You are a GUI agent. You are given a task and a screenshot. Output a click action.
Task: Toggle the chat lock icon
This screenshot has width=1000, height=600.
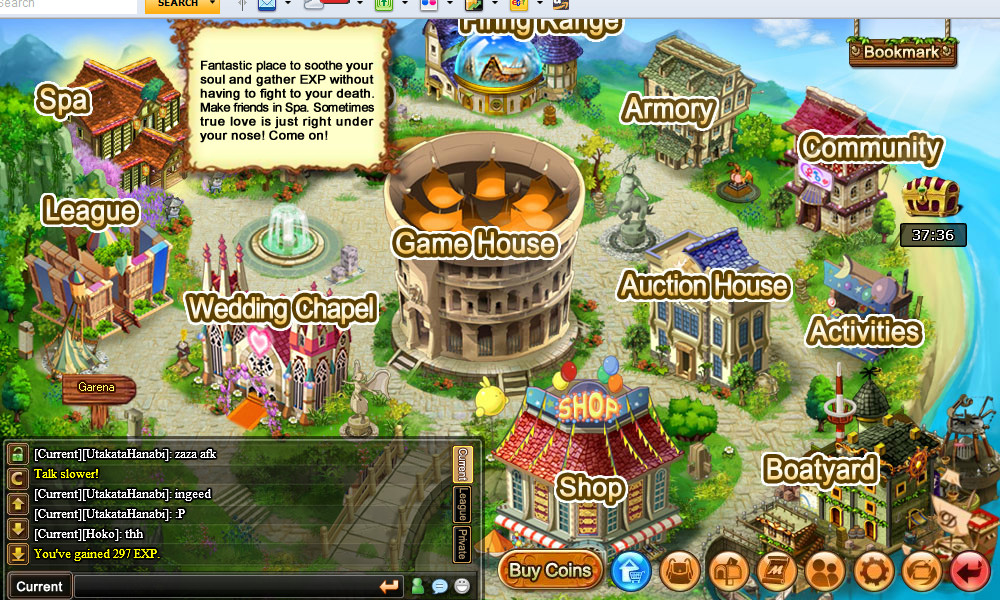coord(18,455)
